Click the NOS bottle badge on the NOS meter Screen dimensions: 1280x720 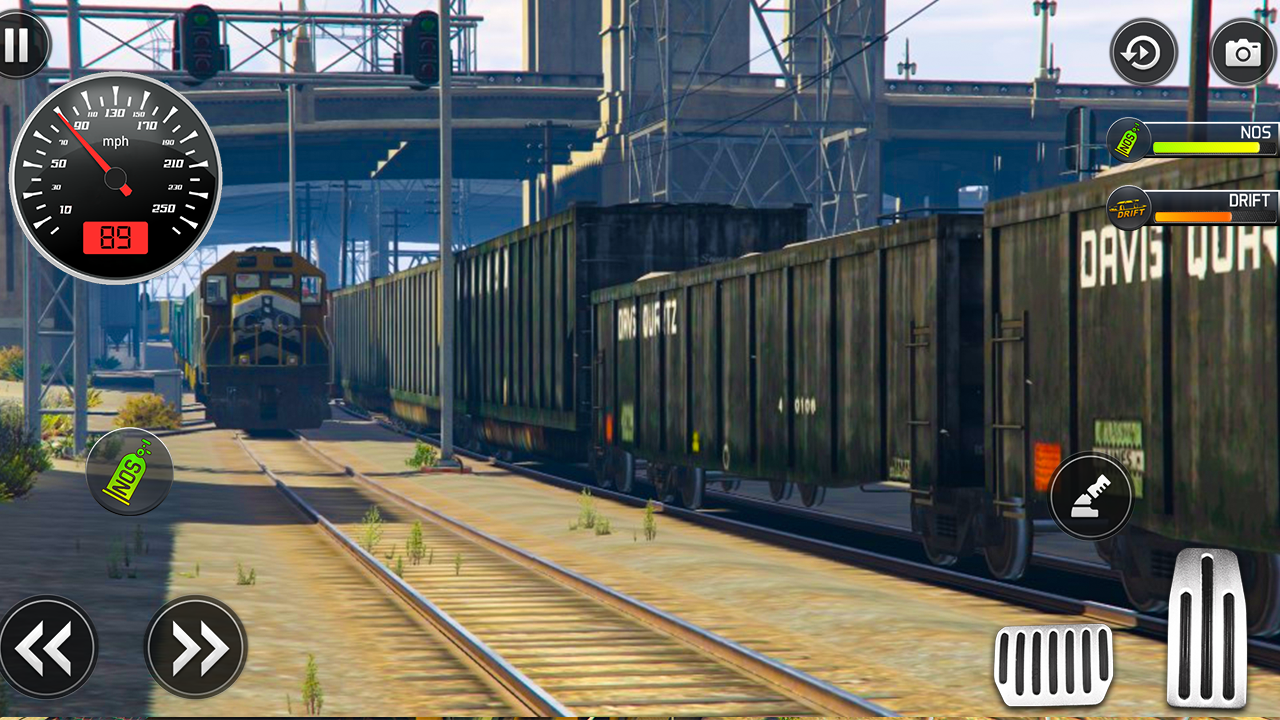[x=1129, y=140]
